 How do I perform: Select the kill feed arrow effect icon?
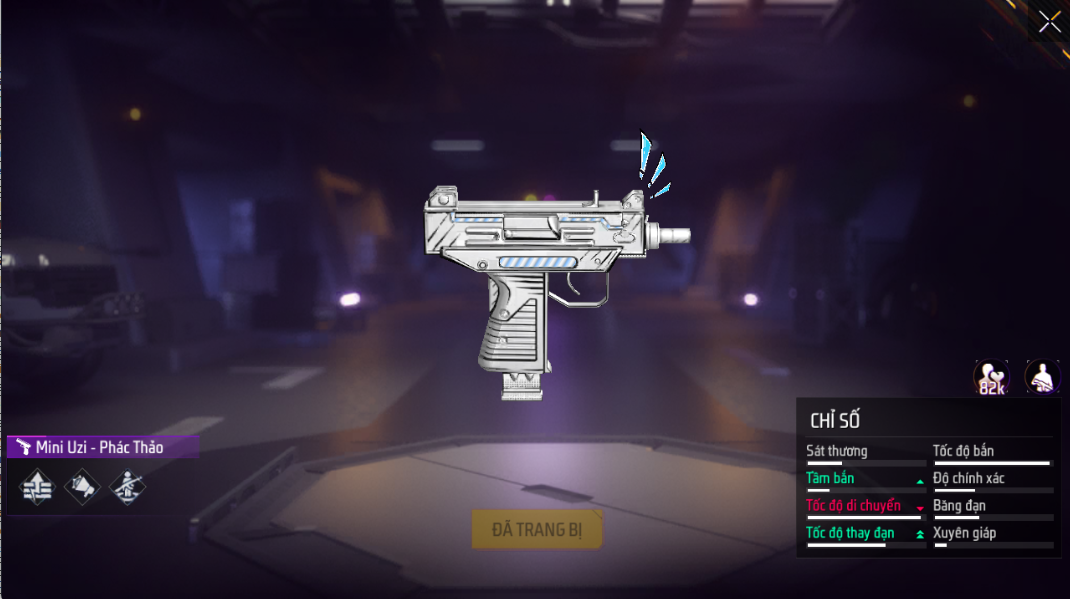(x=37, y=487)
